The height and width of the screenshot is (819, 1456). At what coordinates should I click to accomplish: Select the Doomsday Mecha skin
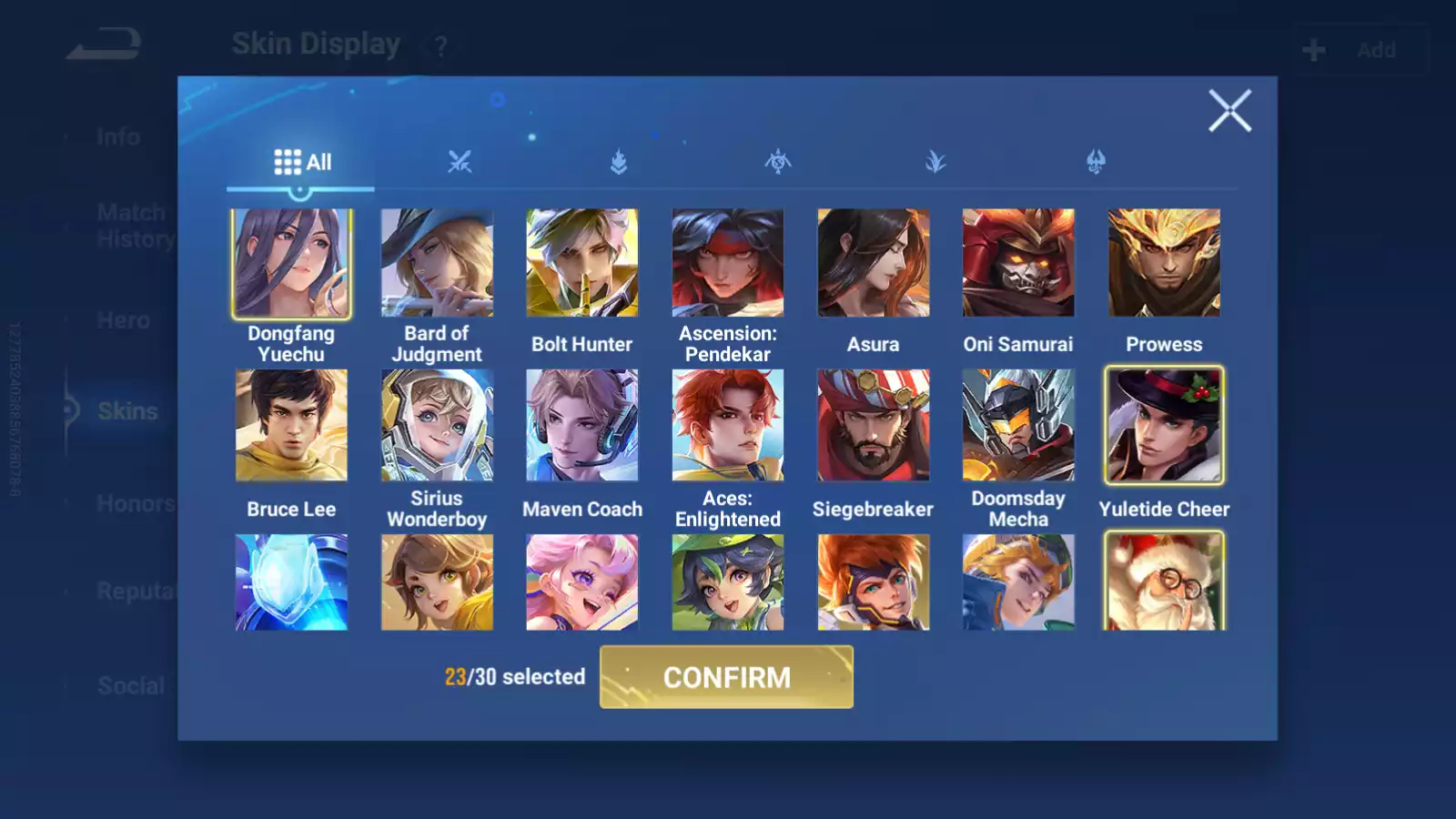[1018, 425]
